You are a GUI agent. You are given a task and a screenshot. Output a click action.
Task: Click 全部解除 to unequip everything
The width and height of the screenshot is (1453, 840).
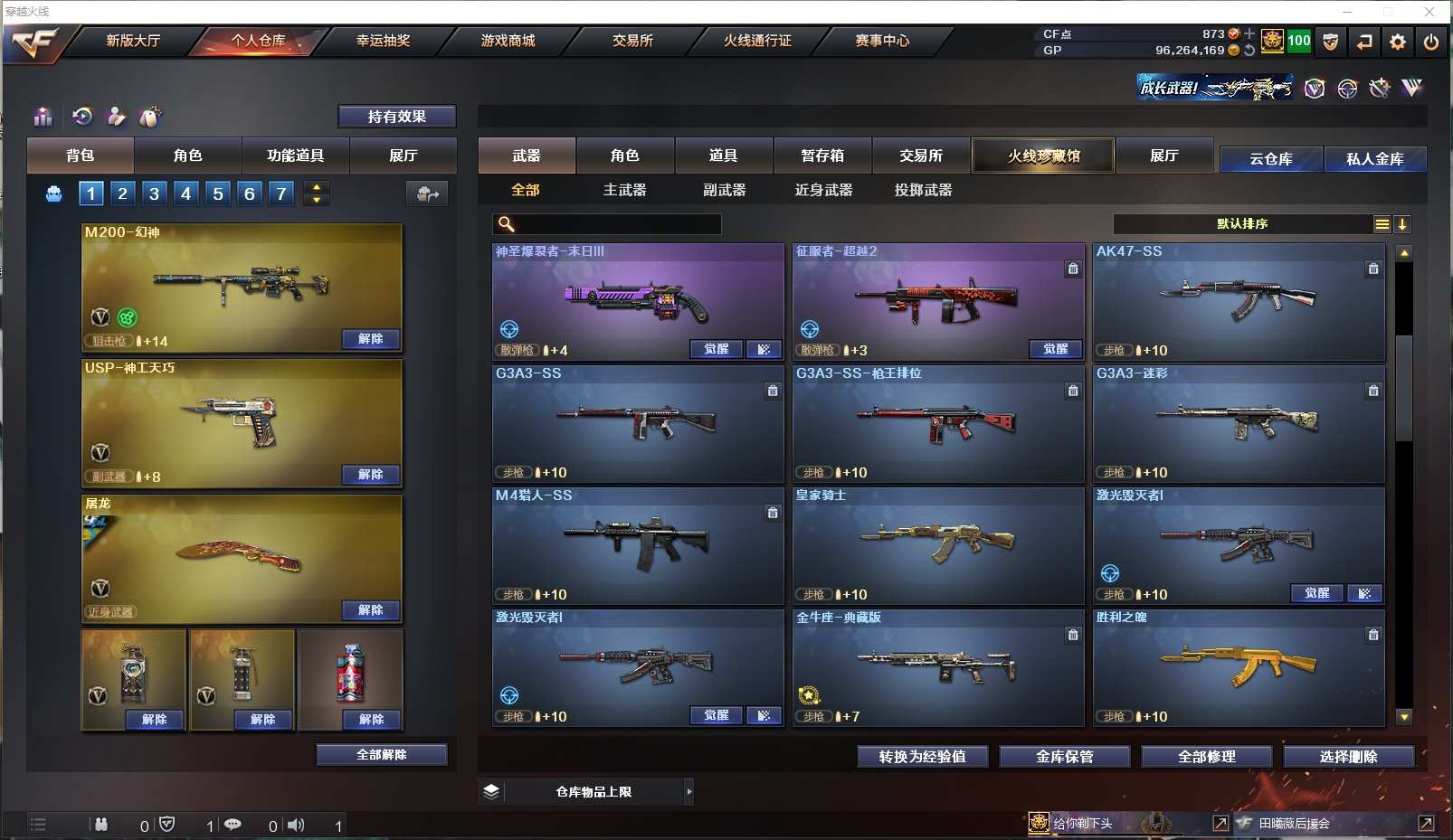[381, 755]
